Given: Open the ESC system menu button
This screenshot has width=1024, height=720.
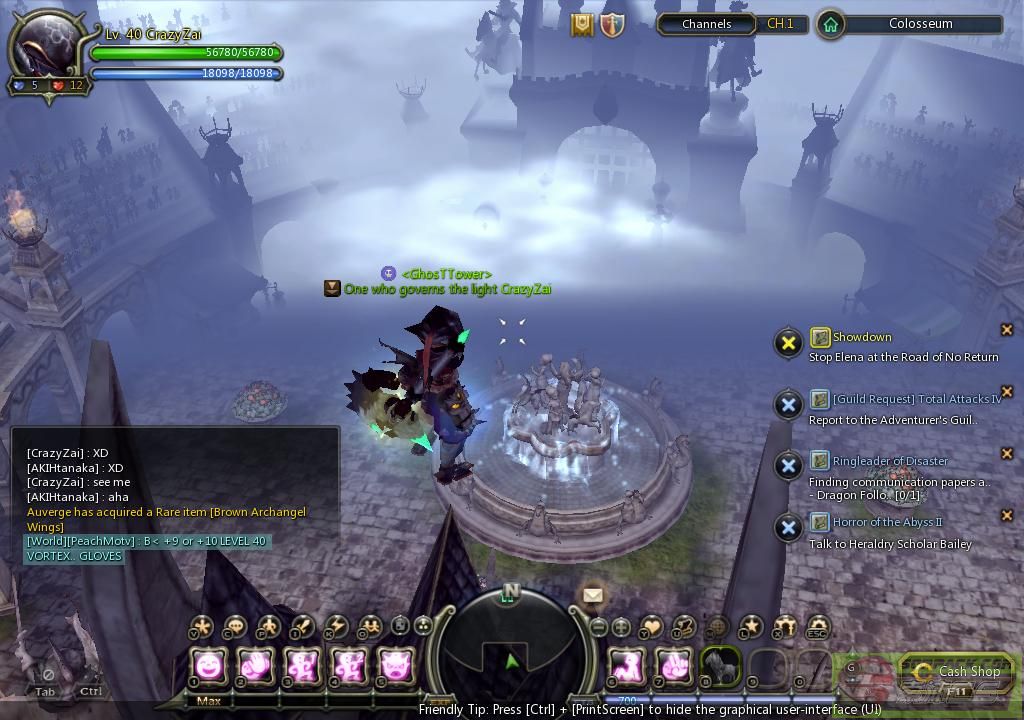Looking at the screenshot, I should 818,628.
